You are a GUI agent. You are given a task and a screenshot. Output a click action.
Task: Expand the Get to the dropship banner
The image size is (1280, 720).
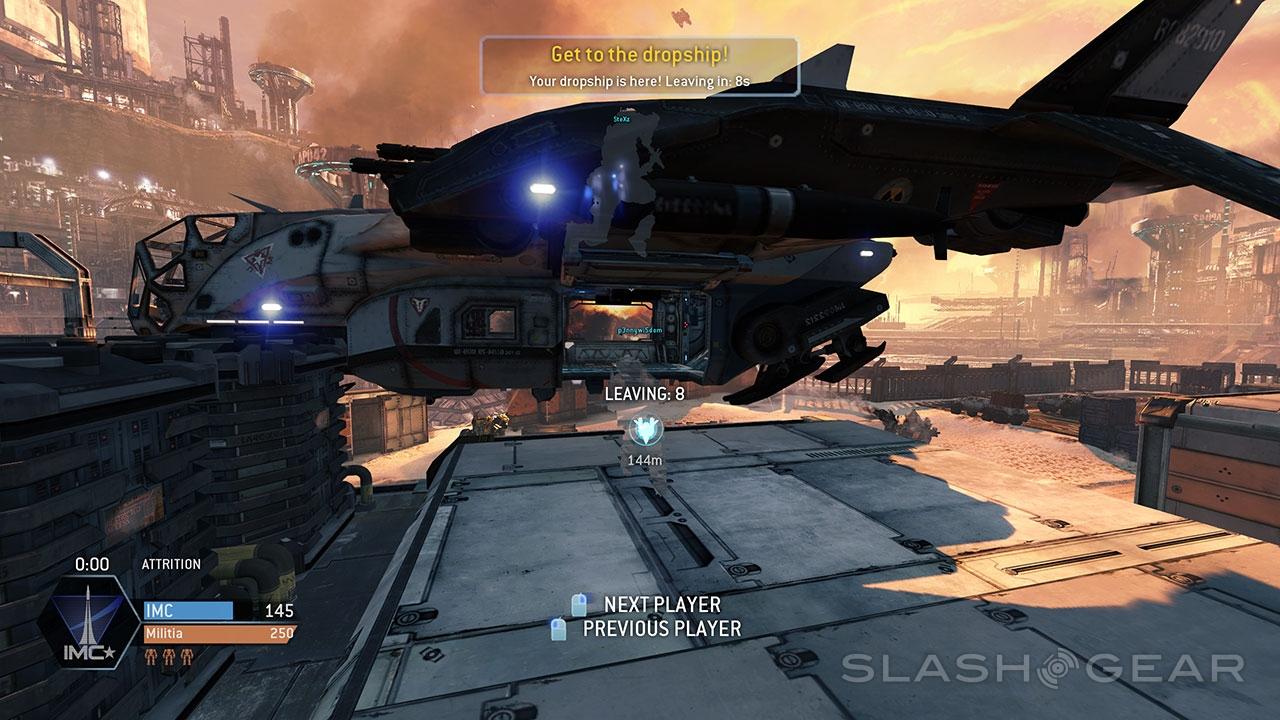pos(639,61)
